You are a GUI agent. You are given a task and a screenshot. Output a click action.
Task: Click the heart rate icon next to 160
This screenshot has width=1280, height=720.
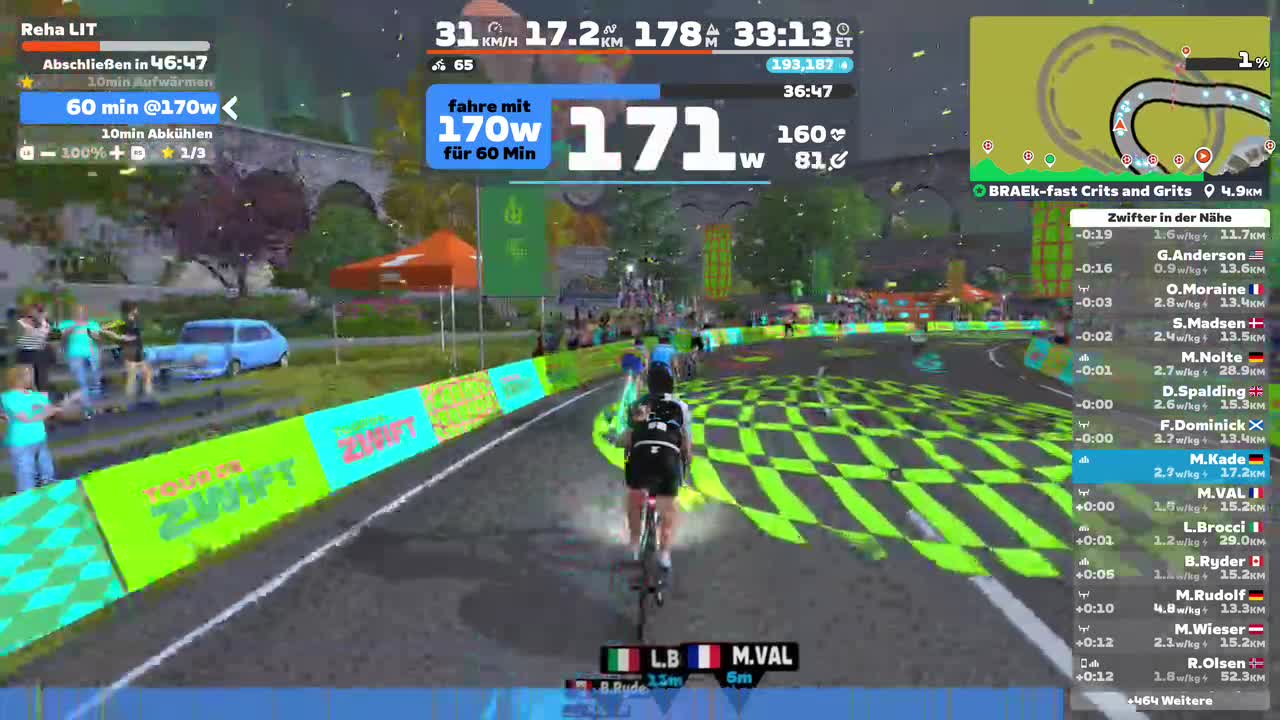click(838, 134)
